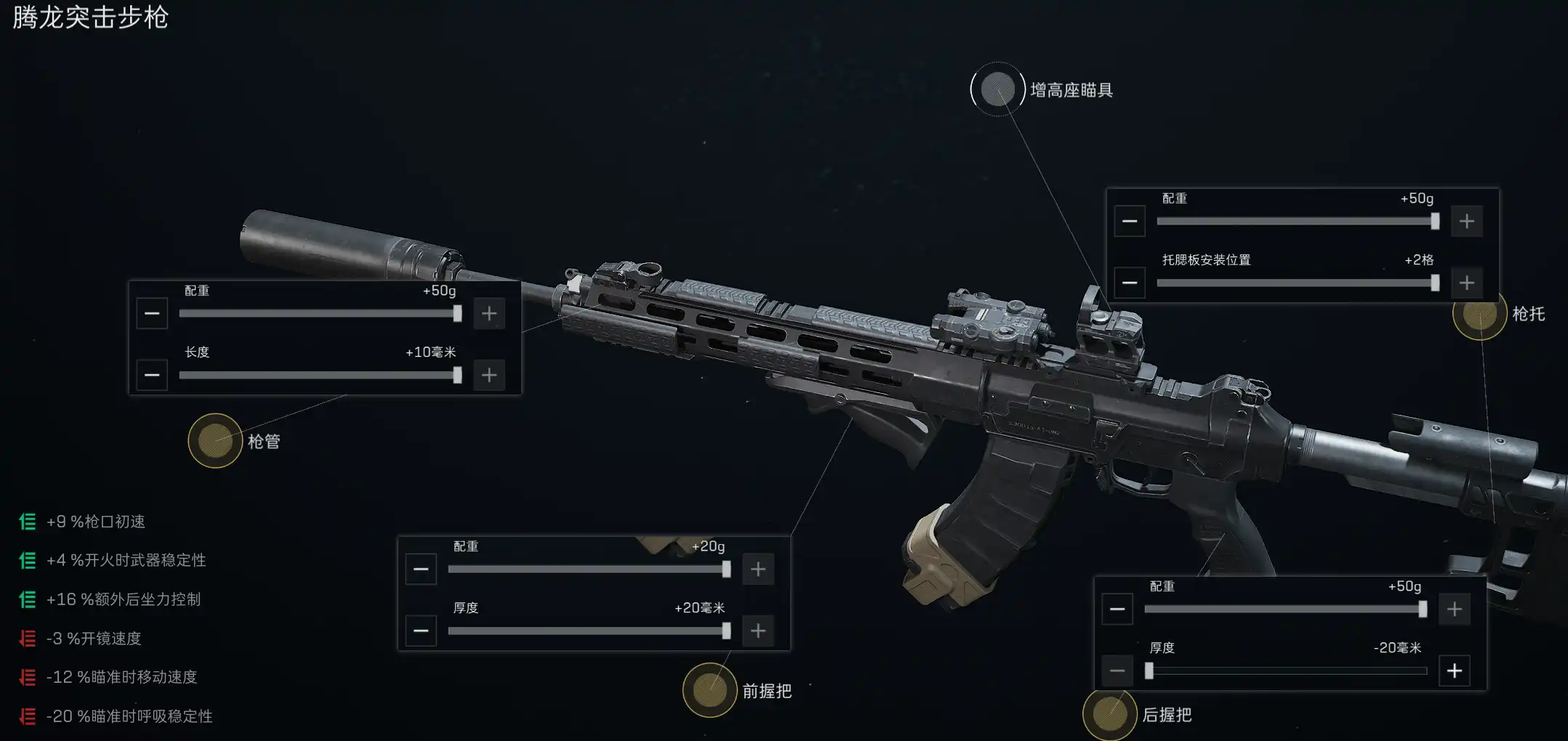Decrease the stock 配重 weight value
Screen dimensions: 1568x741
pyautogui.click(x=1130, y=222)
